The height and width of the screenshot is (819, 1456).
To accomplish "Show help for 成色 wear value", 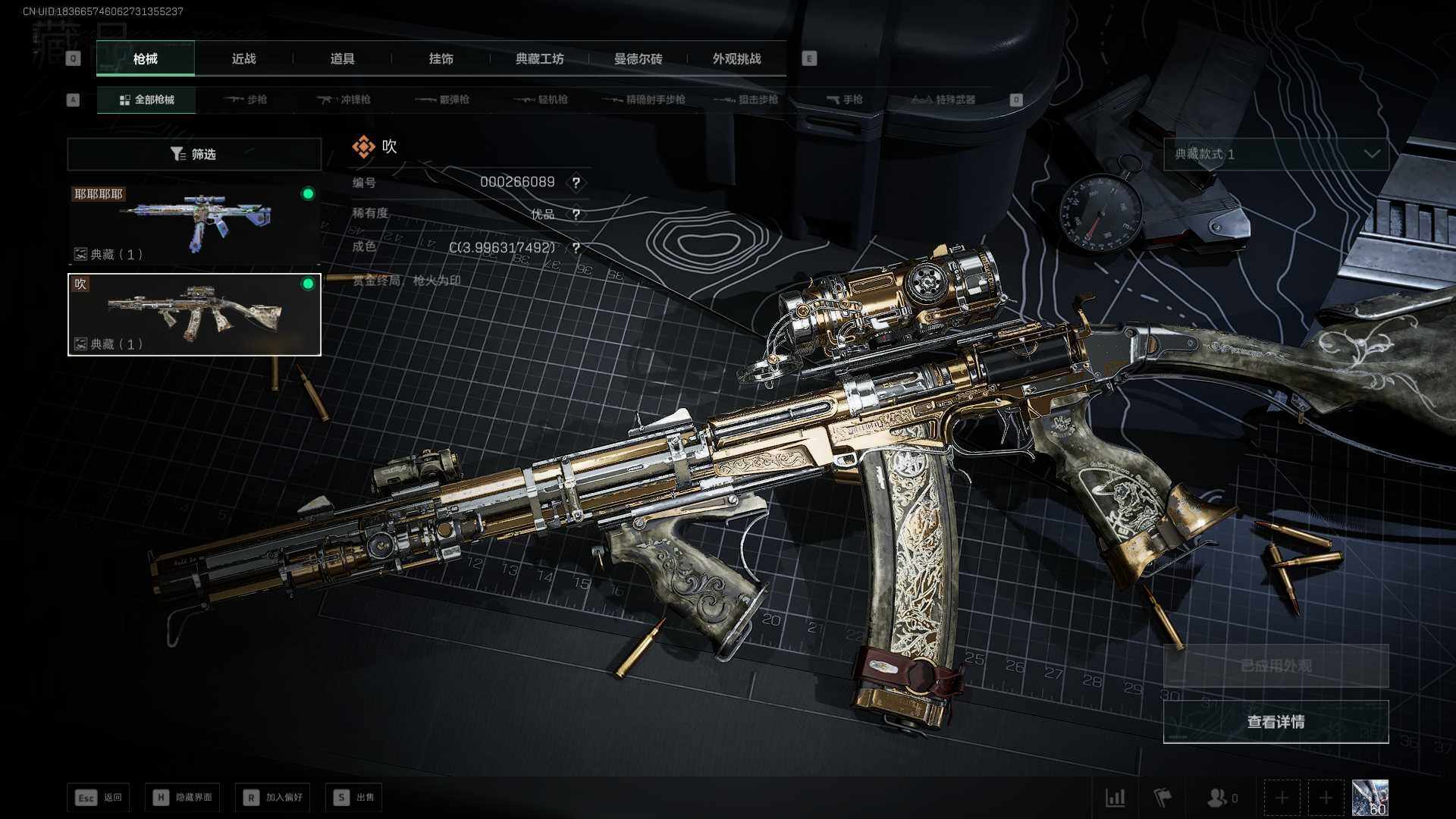I will 576,248.
